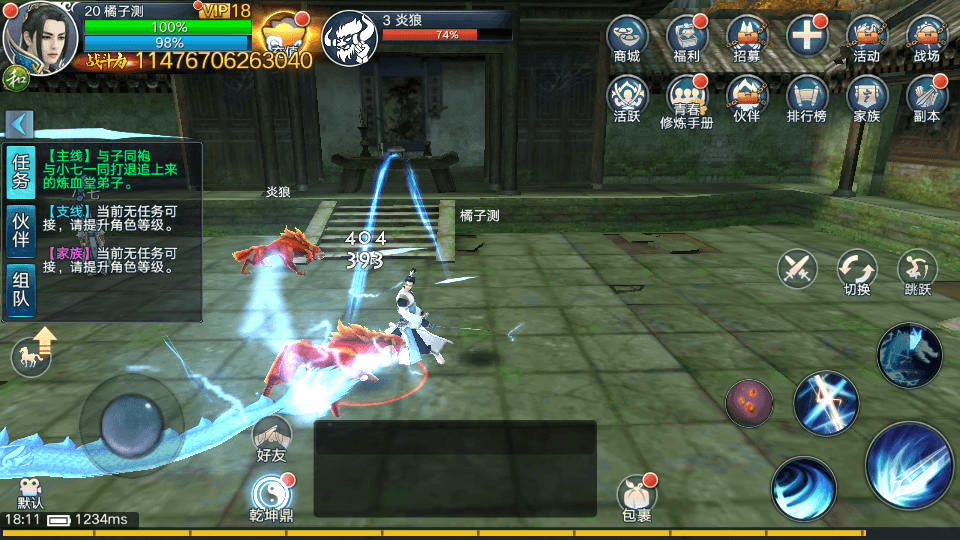Tap the 切换 switch button

coord(857,272)
